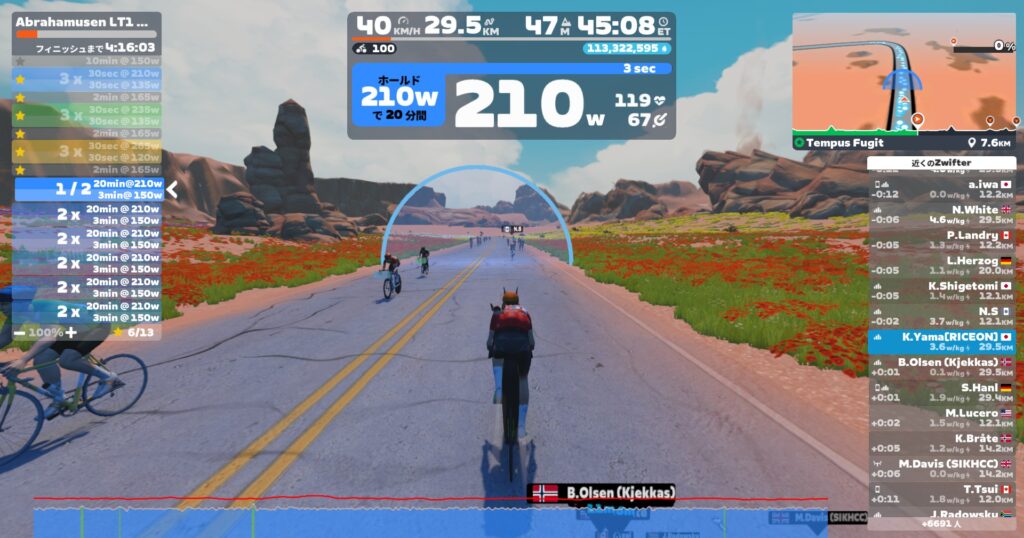This screenshot has height=538, width=1024.
Task: Select N.White in the nearby riders list
Action: click(x=942, y=214)
